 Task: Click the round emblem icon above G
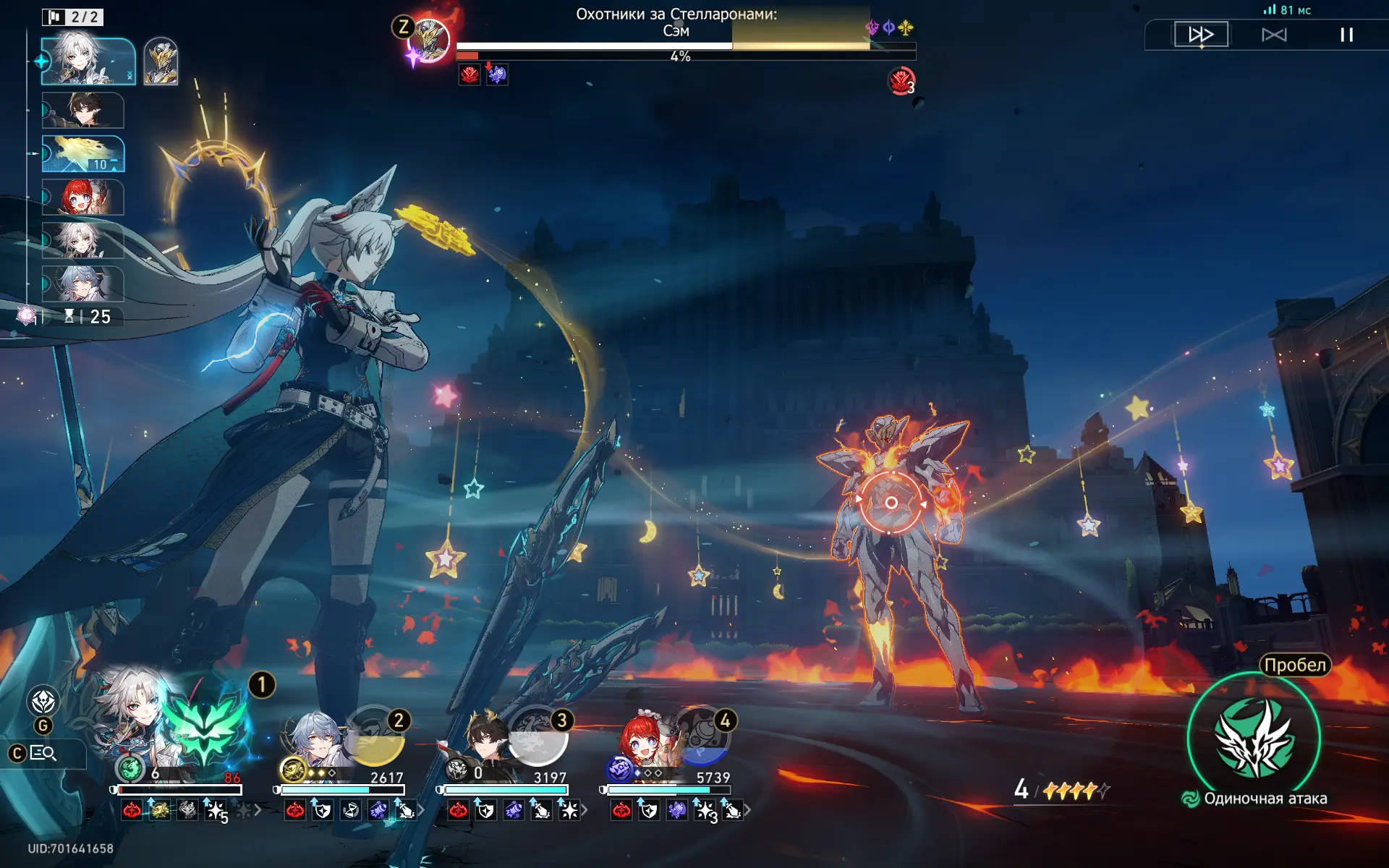click(43, 701)
